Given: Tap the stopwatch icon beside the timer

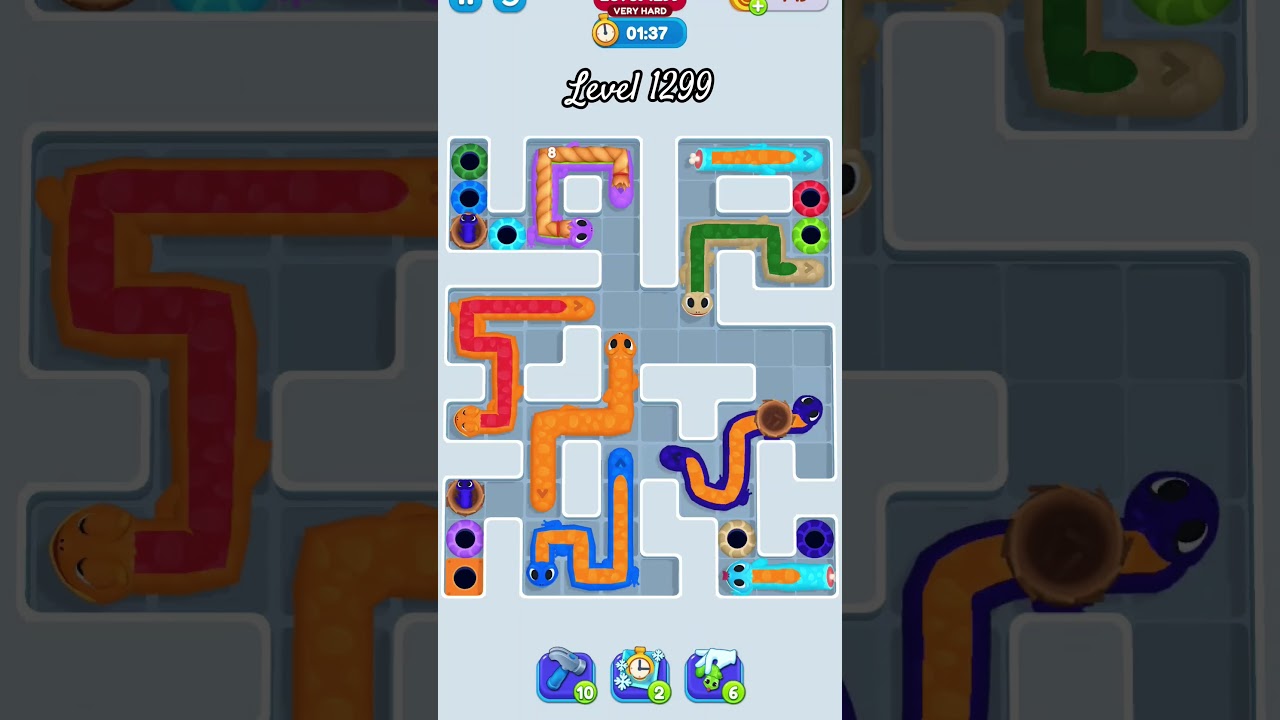Looking at the screenshot, I should (x=603, y=31).
